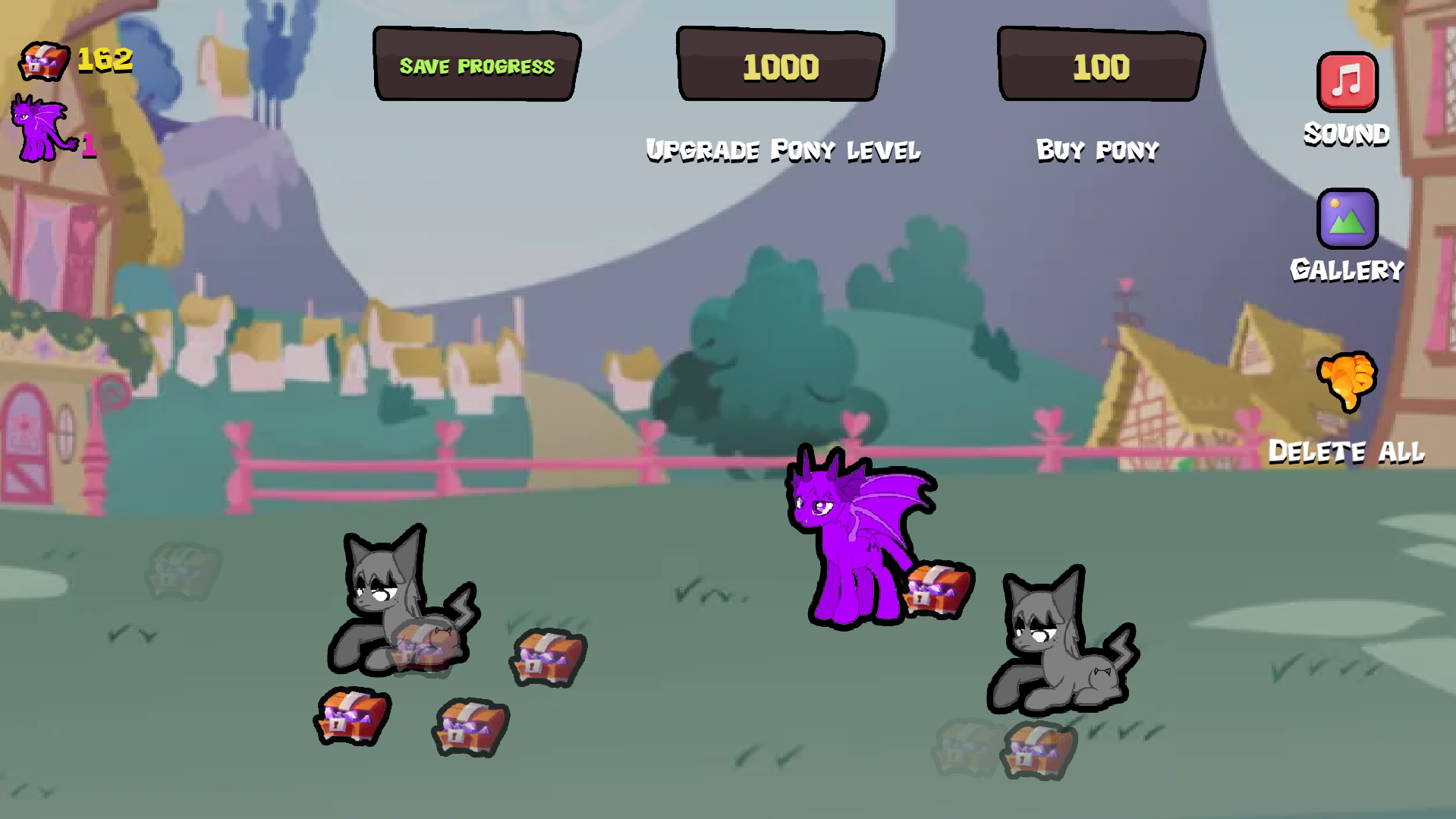Click the 1000 upgrade cost display
Image resolution: width=1456 pixels, height=819 pixels.
[780, 65]
